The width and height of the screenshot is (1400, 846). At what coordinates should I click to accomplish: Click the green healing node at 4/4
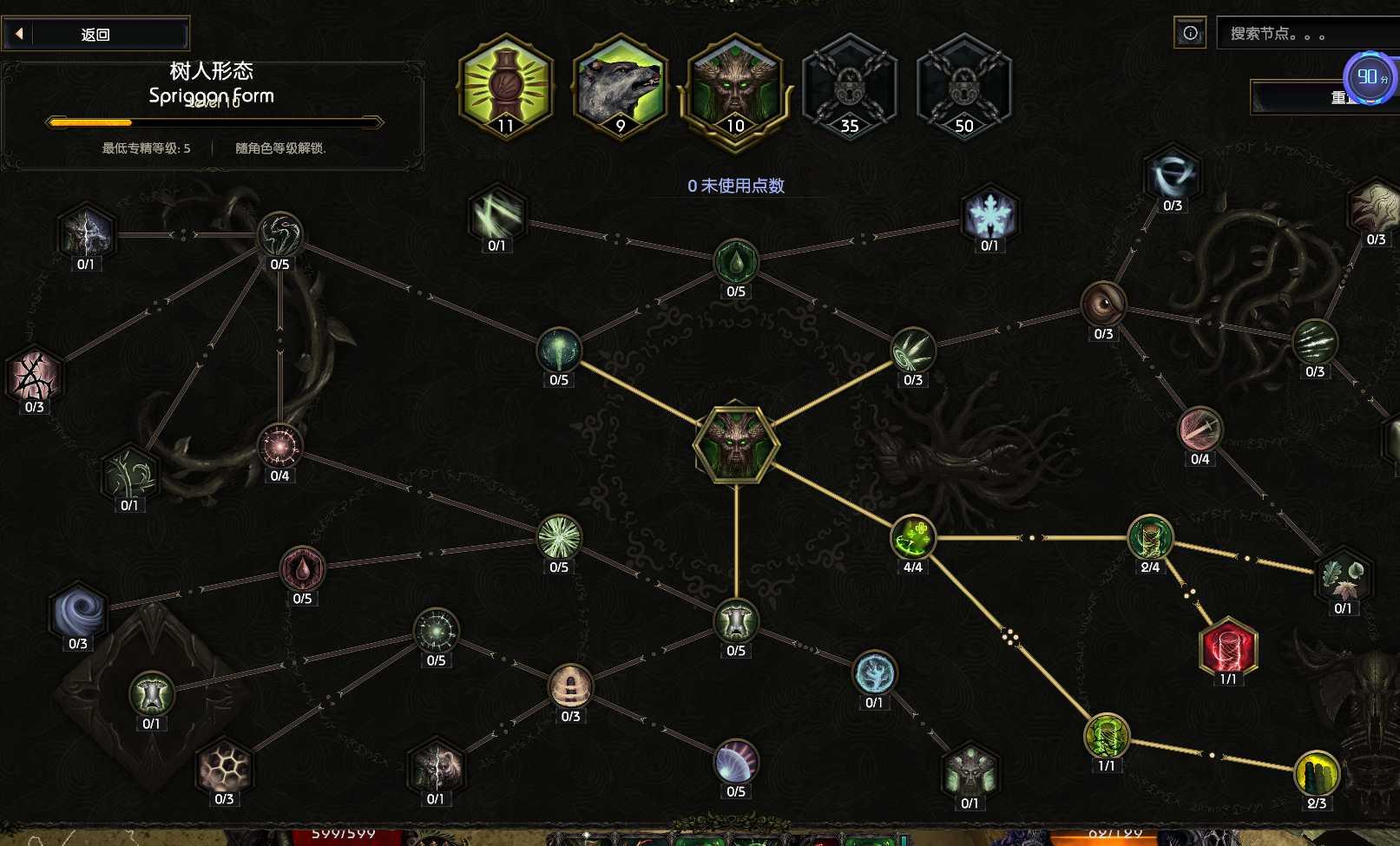click(x=913, y=537)
